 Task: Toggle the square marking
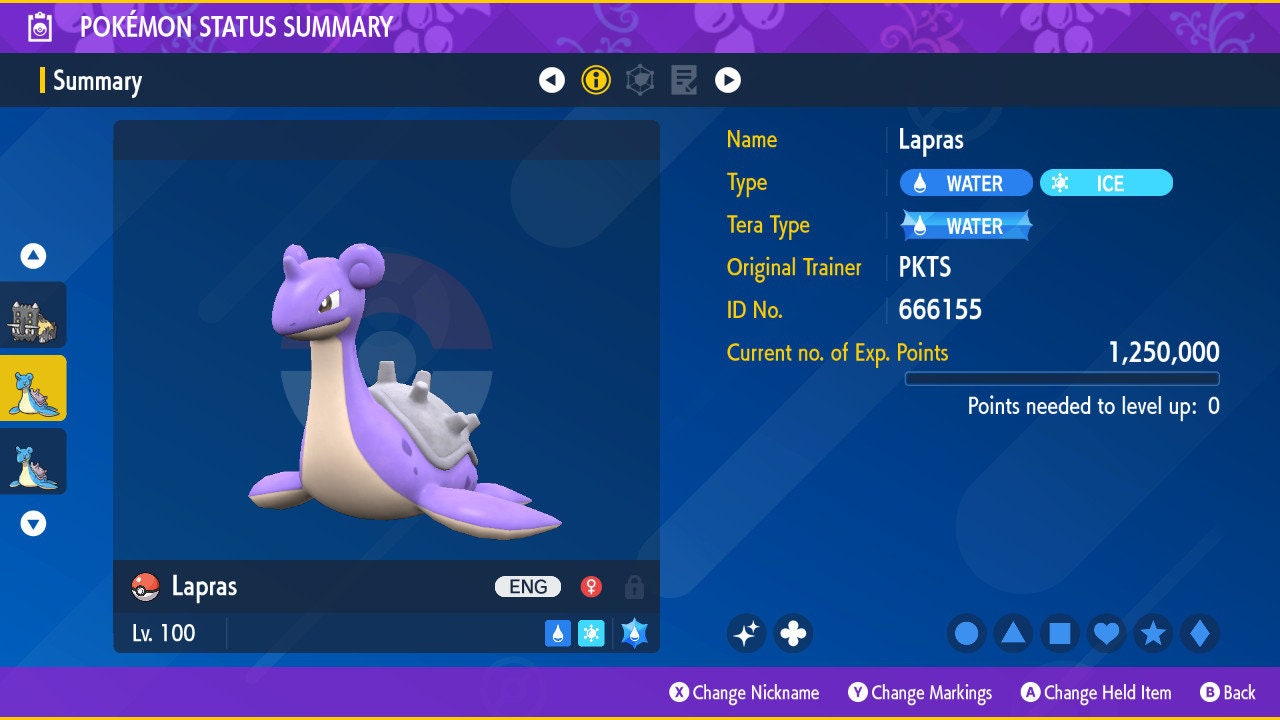pos(1060,633)
